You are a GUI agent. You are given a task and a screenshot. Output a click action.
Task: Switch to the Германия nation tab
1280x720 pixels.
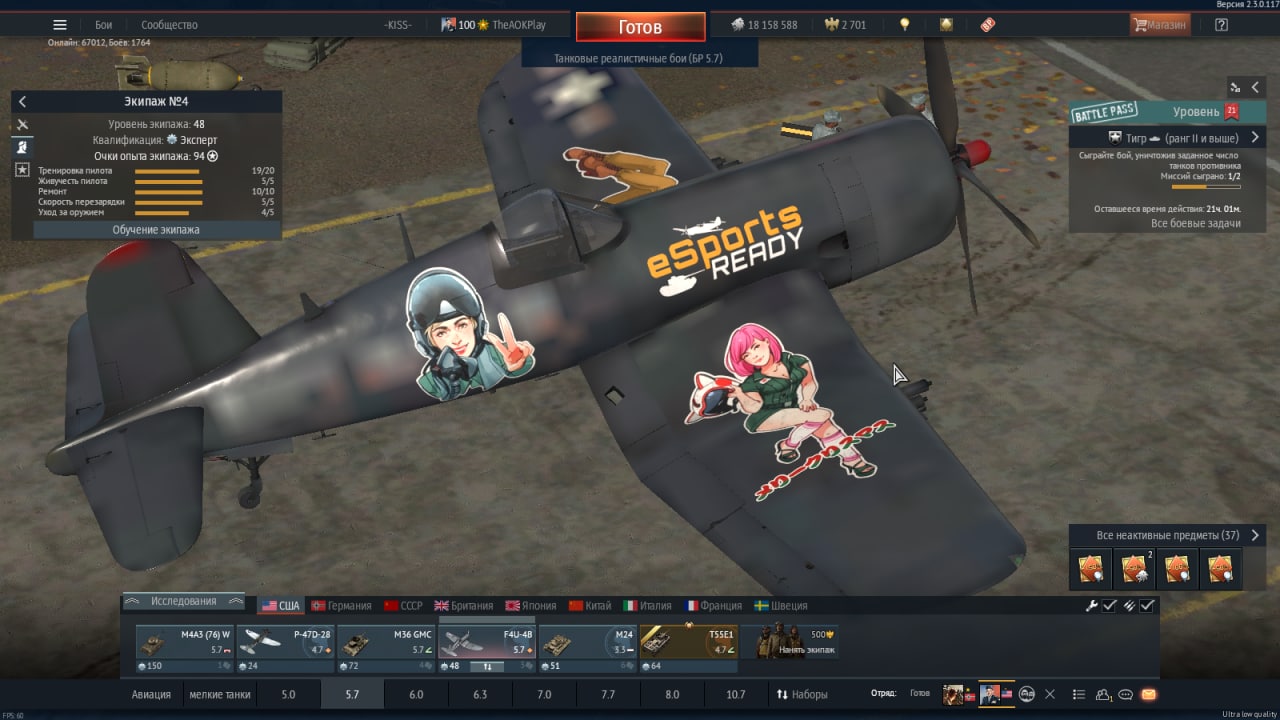[341, 606]
